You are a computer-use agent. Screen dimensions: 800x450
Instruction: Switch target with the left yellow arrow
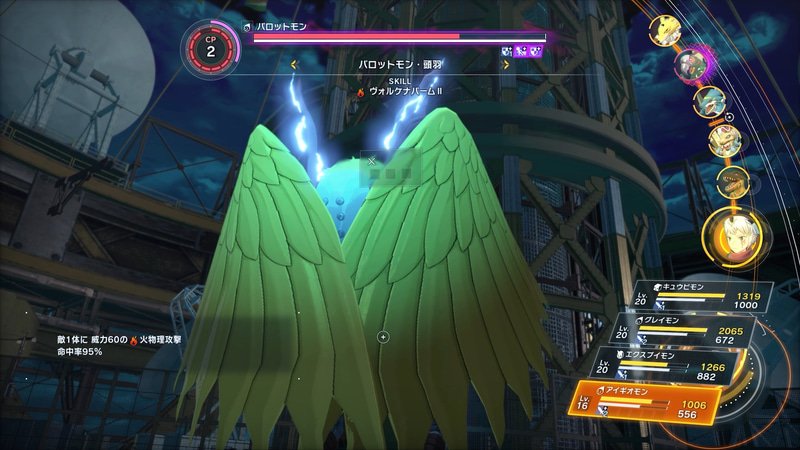pyautogui.click(x=293, y=65)
